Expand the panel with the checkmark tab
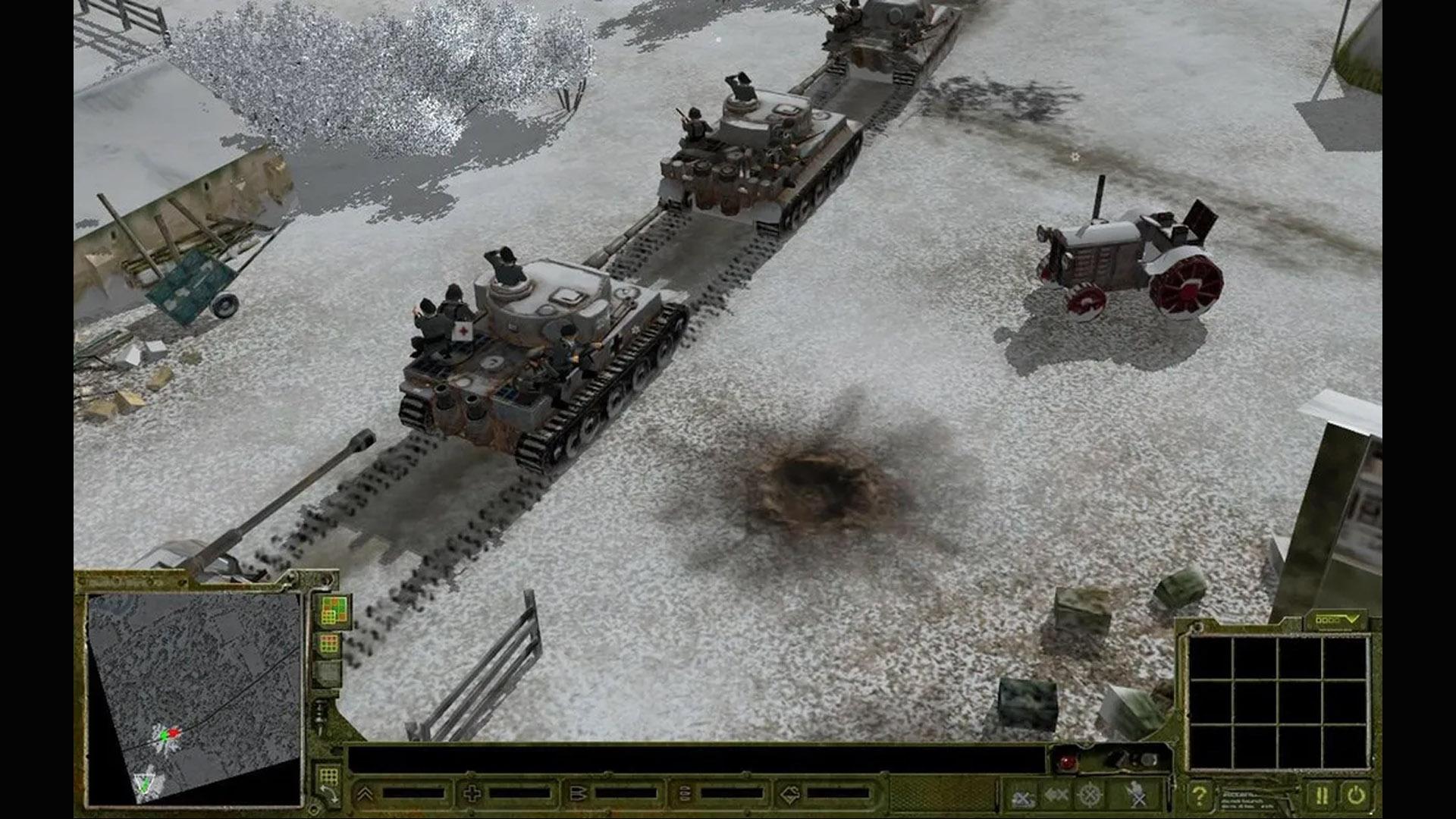The height and width of the screenshot is (819, 1456). 1336,620
